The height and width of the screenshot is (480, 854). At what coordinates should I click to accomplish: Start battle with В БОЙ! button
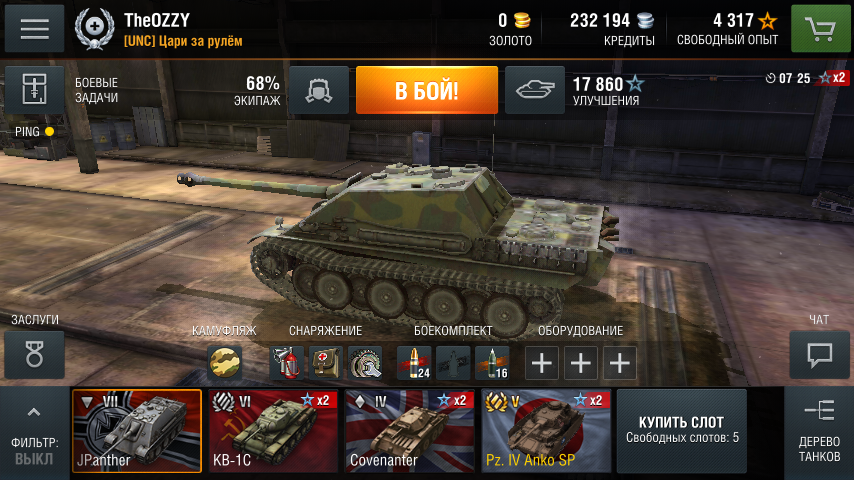(x=426, y=91)
